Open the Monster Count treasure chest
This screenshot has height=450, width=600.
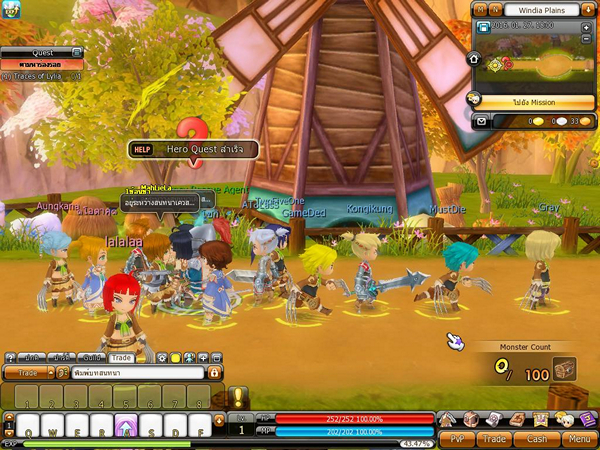[x=565, y=367]
